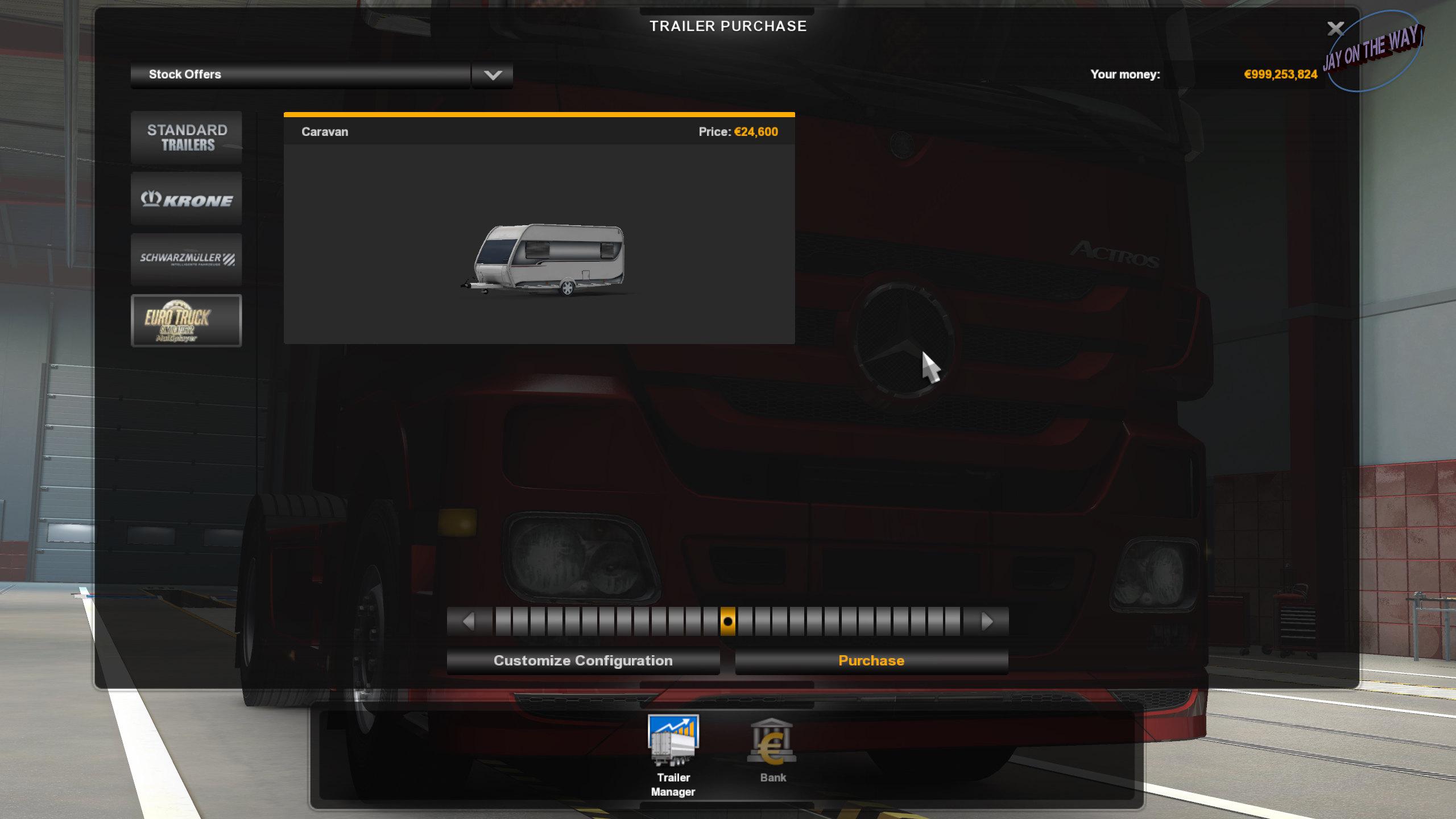Select the Standard Trailers category
This screenshot has height=819, width=1456.
tap(187, 137)
